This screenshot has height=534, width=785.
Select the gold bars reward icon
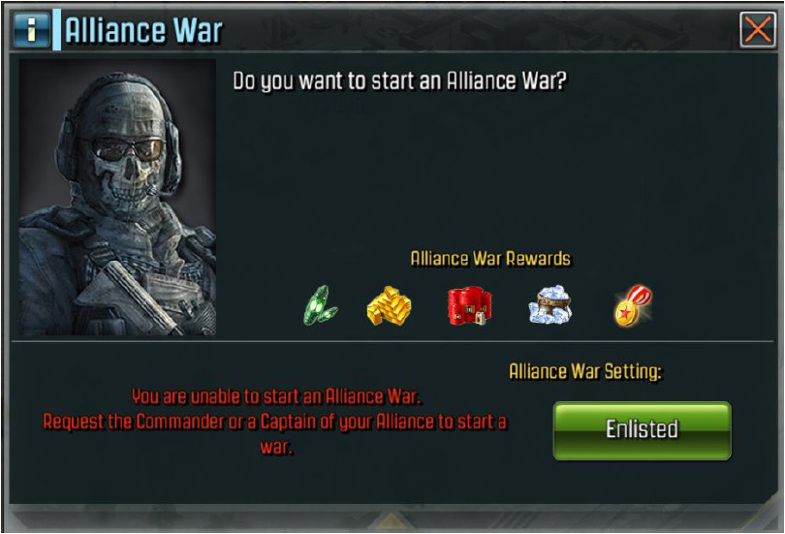click(x=390, y=305)
